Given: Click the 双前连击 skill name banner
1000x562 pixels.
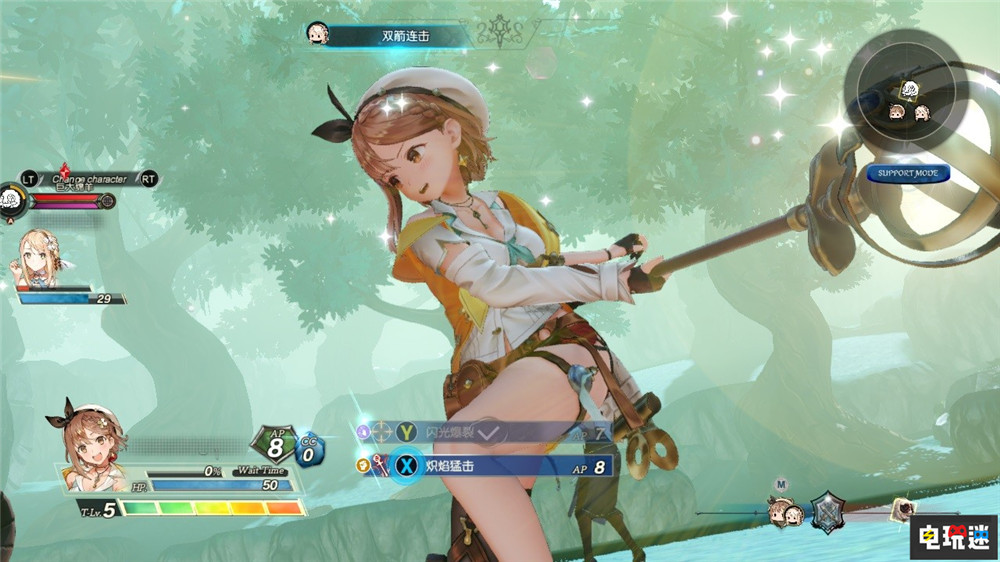Looking at the screenshot, I should click(x=398, y=36).
